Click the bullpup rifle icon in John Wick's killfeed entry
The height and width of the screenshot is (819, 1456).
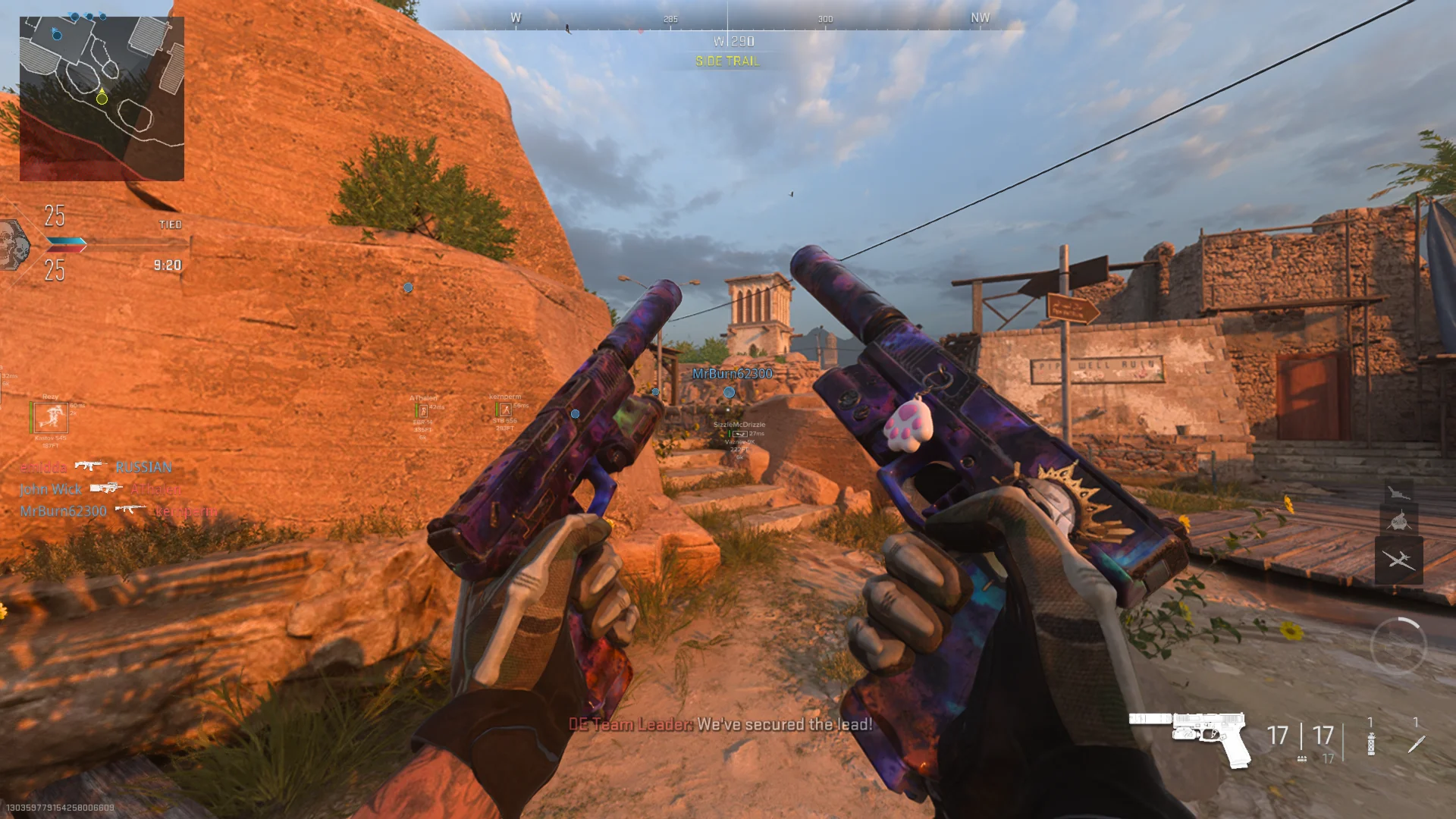click(105, 489)
